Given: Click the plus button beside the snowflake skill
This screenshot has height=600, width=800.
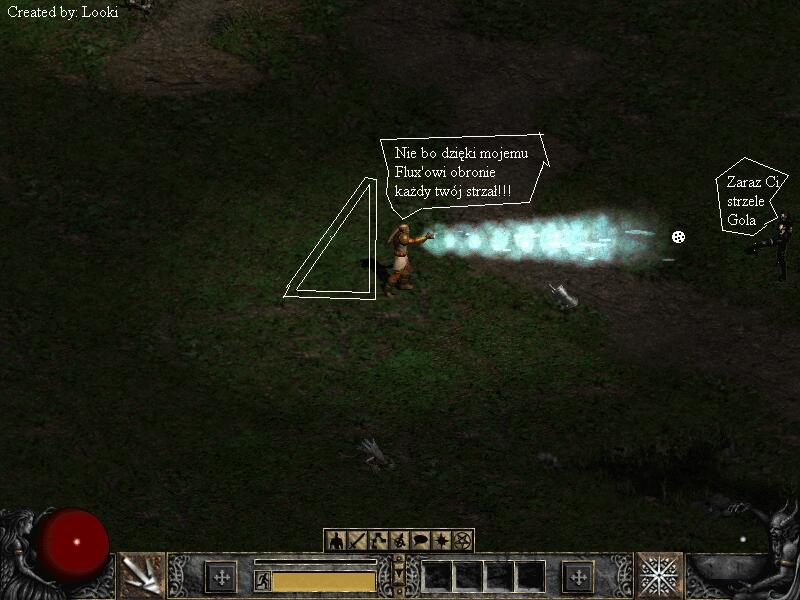Looking at the screenshot, I should [578, 576].
